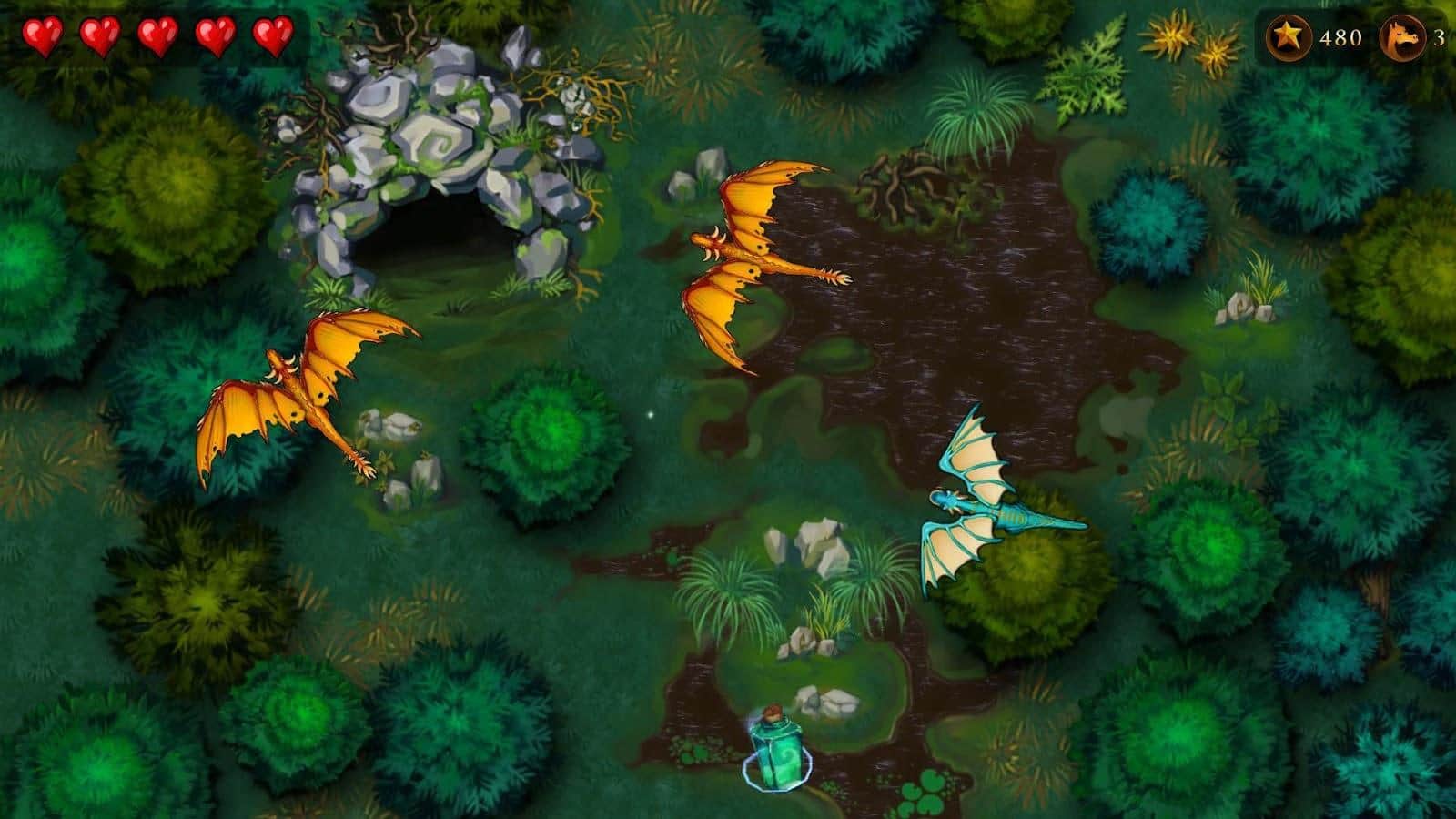Click the horse head counter icon

(1405, 37)
